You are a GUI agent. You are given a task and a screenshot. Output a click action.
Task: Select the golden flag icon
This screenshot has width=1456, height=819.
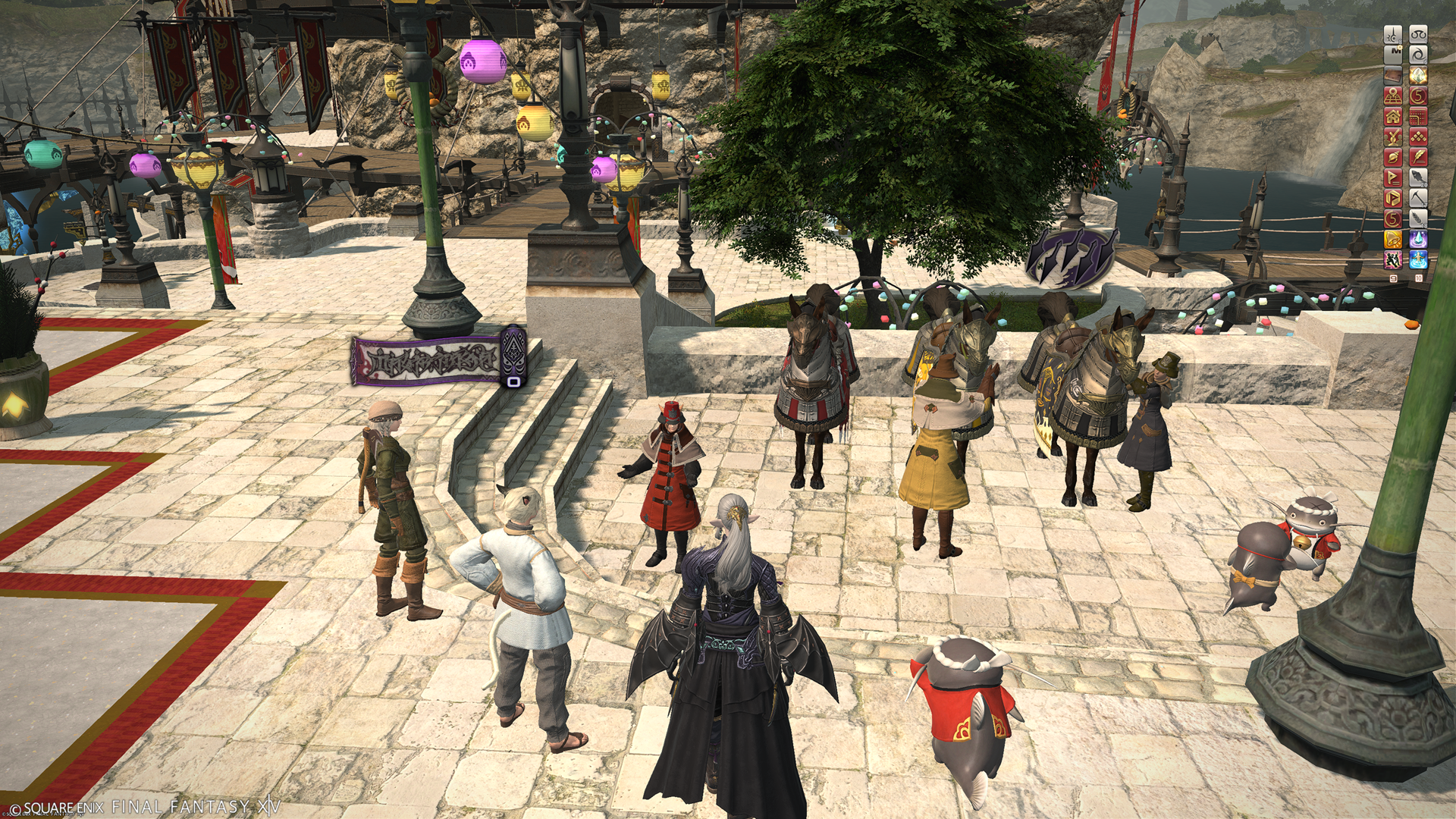click(1393, 178)
